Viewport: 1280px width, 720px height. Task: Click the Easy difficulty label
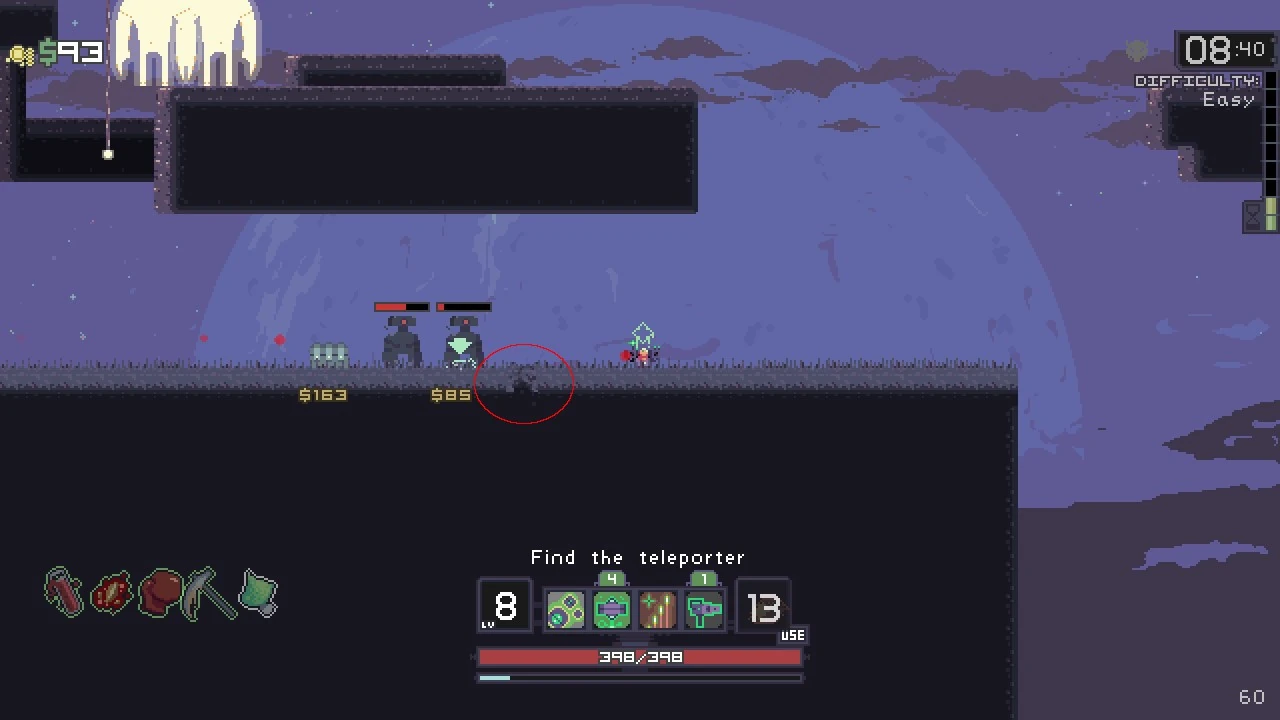coord(1228,99)
